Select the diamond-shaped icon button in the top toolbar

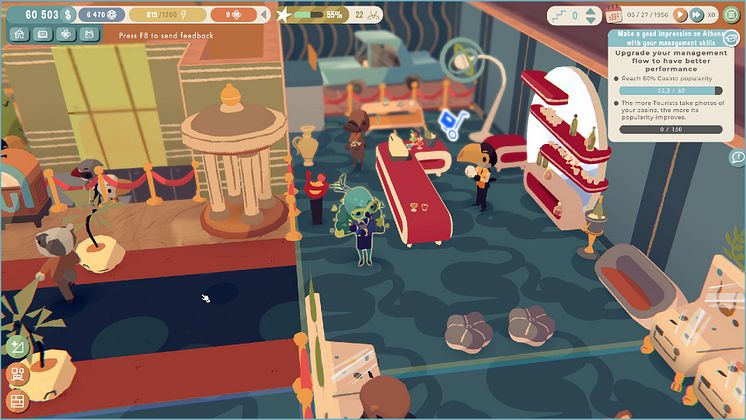[66, 33]
